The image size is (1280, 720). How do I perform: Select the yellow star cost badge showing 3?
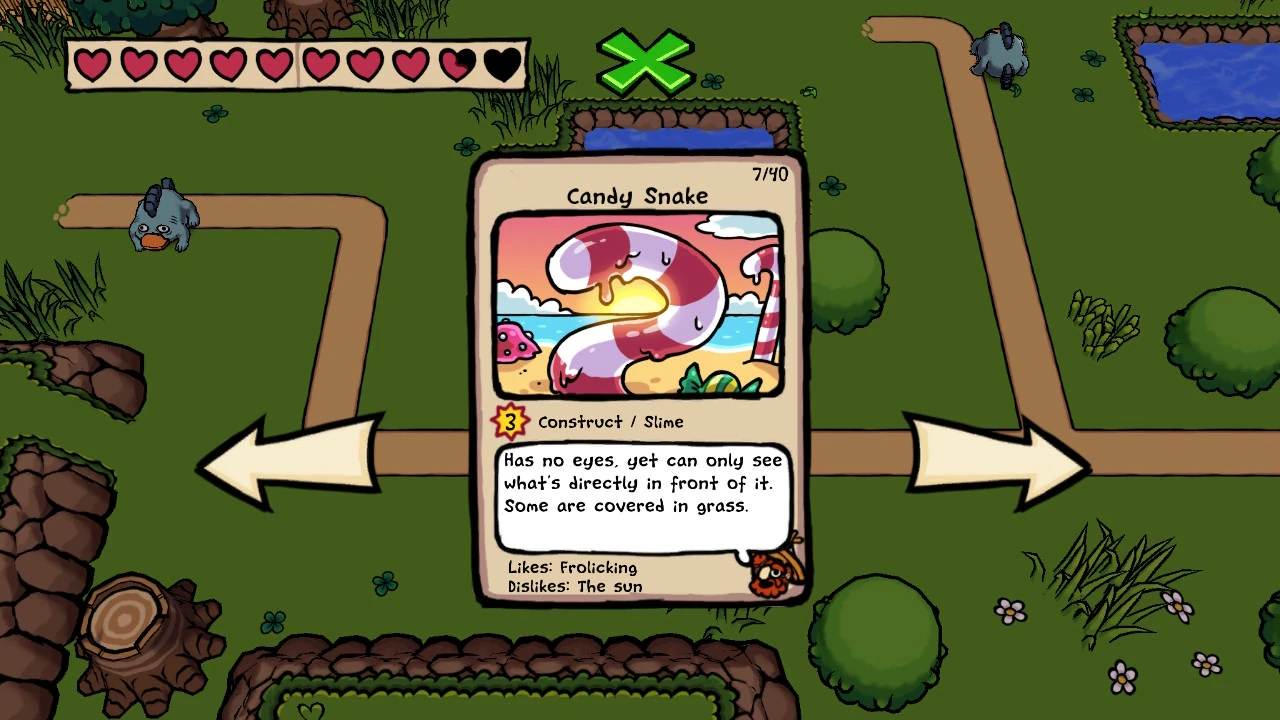(510, 421)
